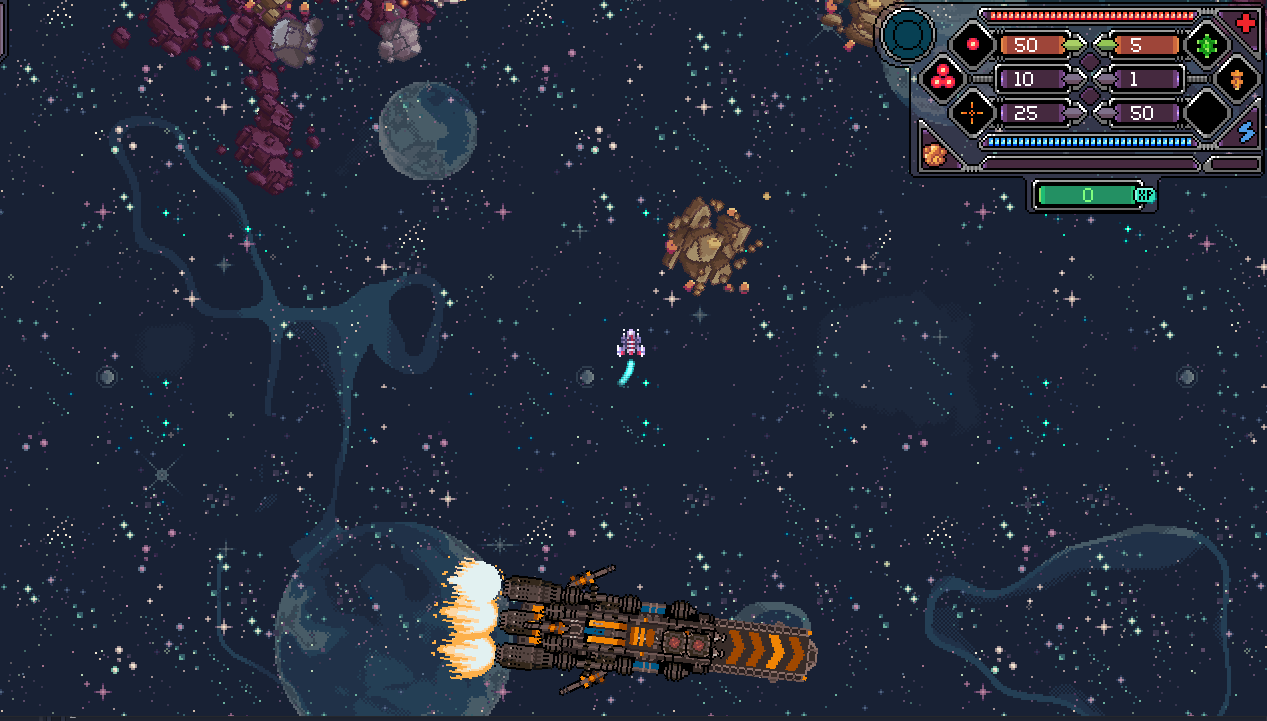
Task: Click the orange asteroid ore icon
Action: tap(935, 154)
